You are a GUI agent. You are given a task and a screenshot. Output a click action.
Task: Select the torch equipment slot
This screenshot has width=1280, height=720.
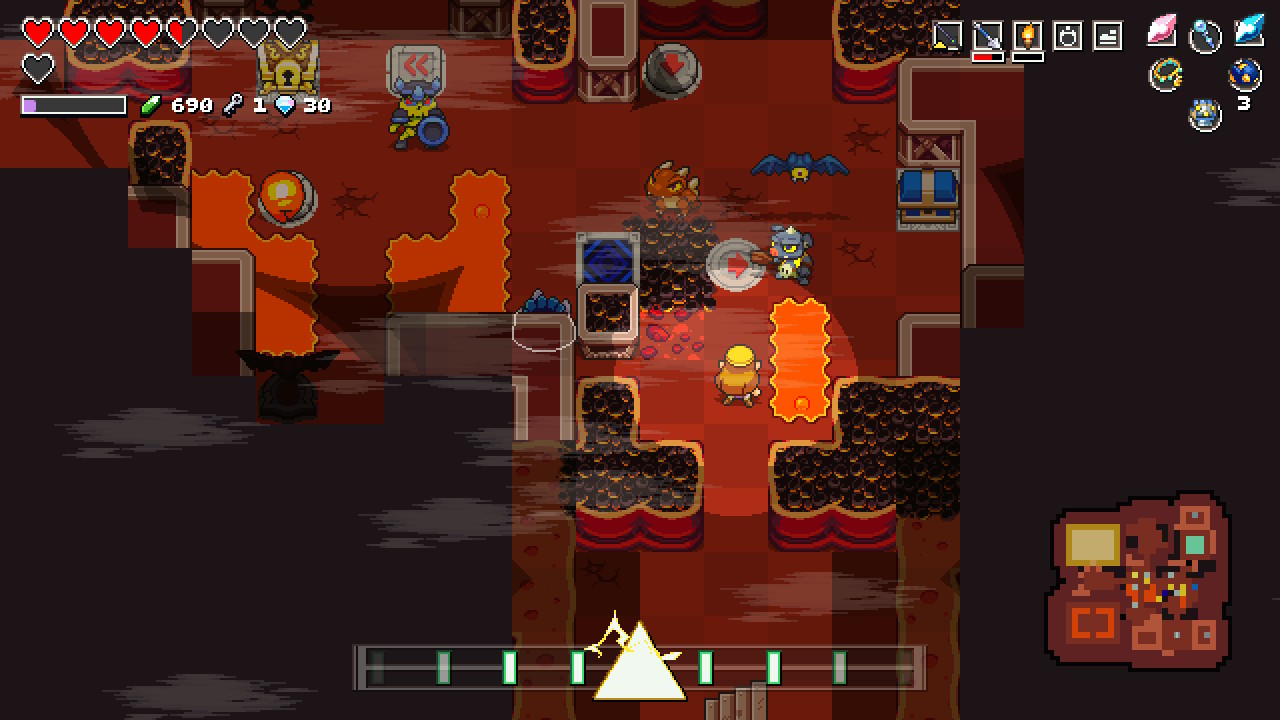[x=1027, y=37]
